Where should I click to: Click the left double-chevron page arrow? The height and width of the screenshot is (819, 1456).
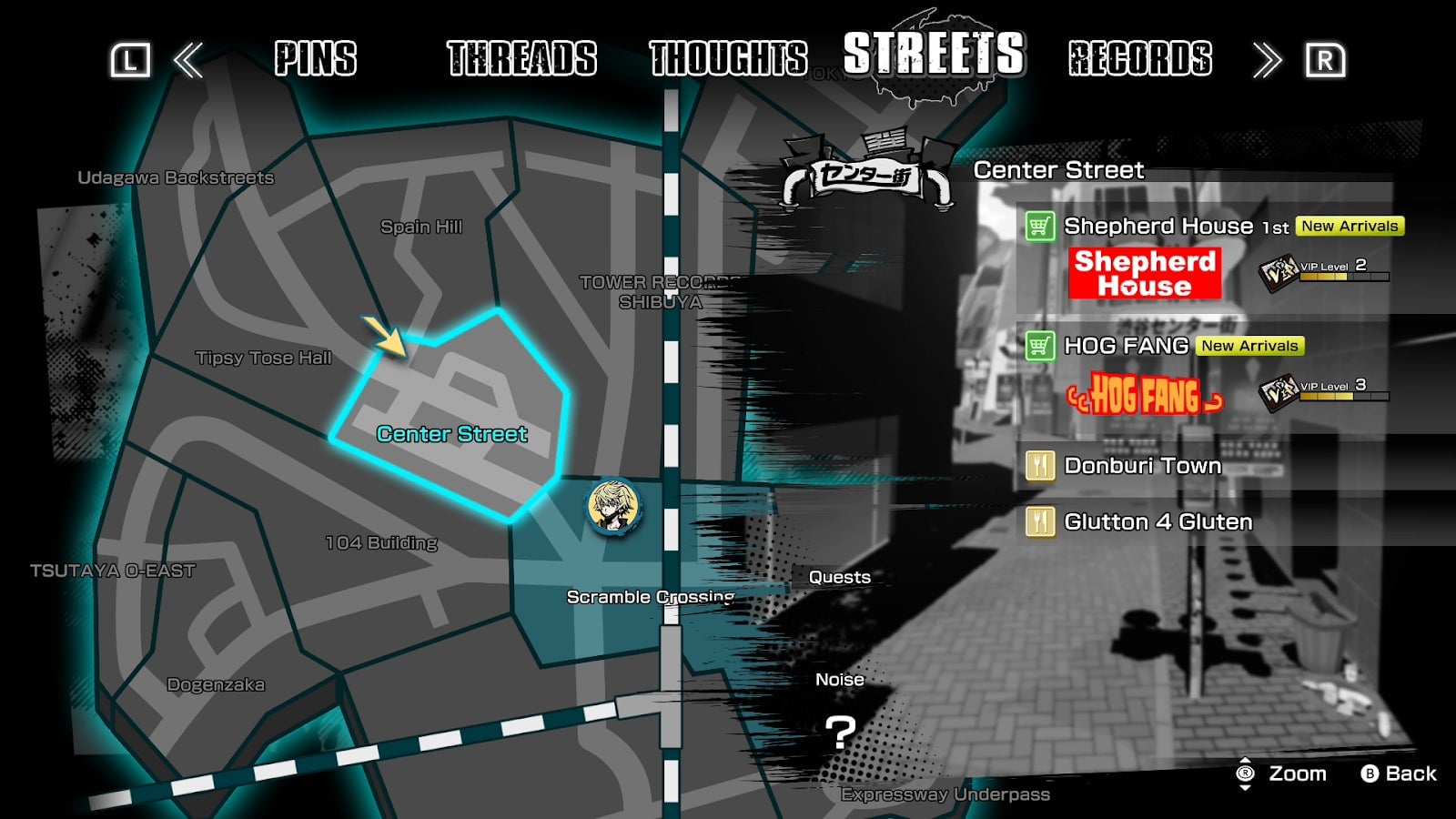click(187, 59)
